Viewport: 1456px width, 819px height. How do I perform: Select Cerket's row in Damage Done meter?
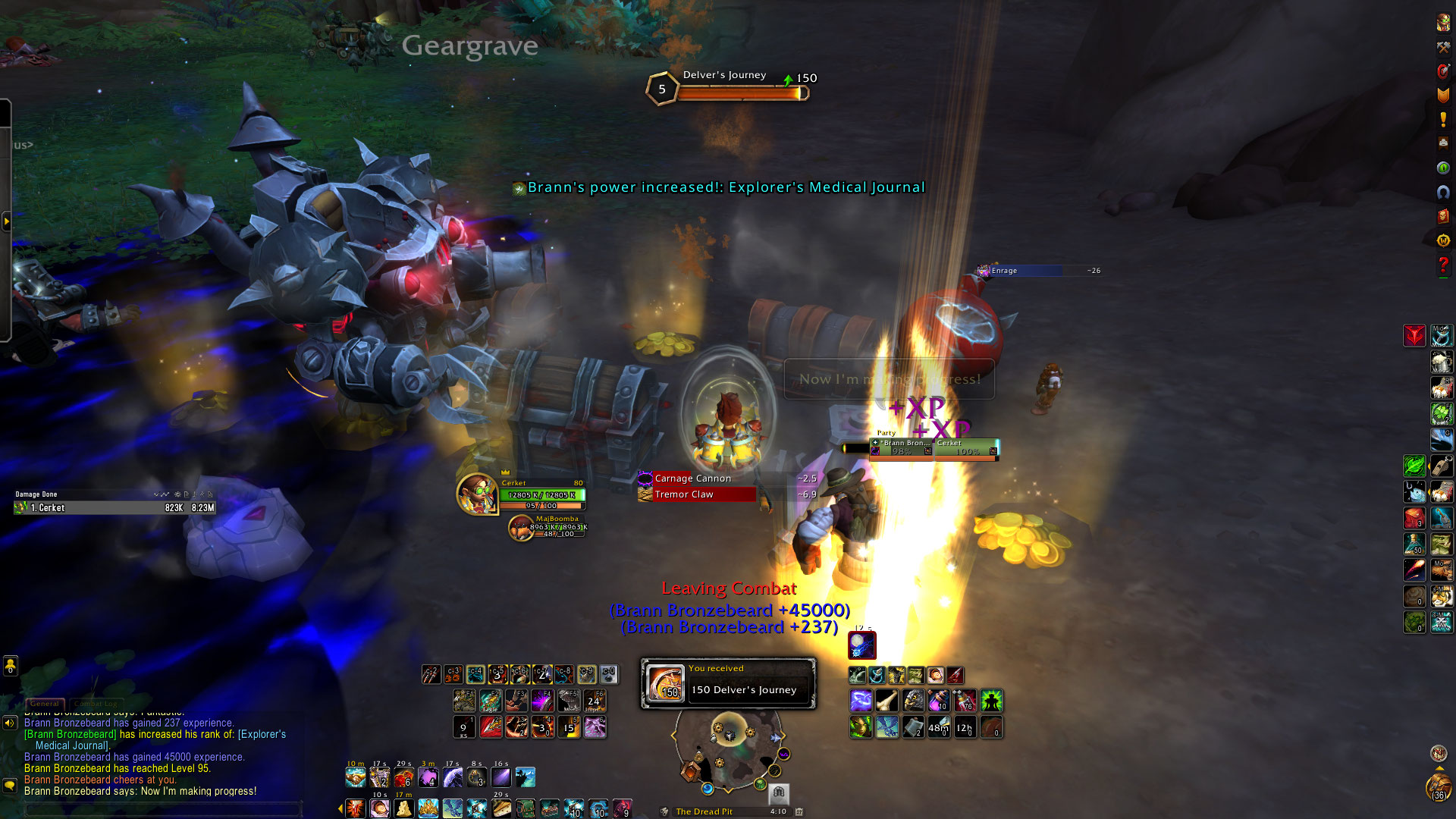tap(115, 508)
